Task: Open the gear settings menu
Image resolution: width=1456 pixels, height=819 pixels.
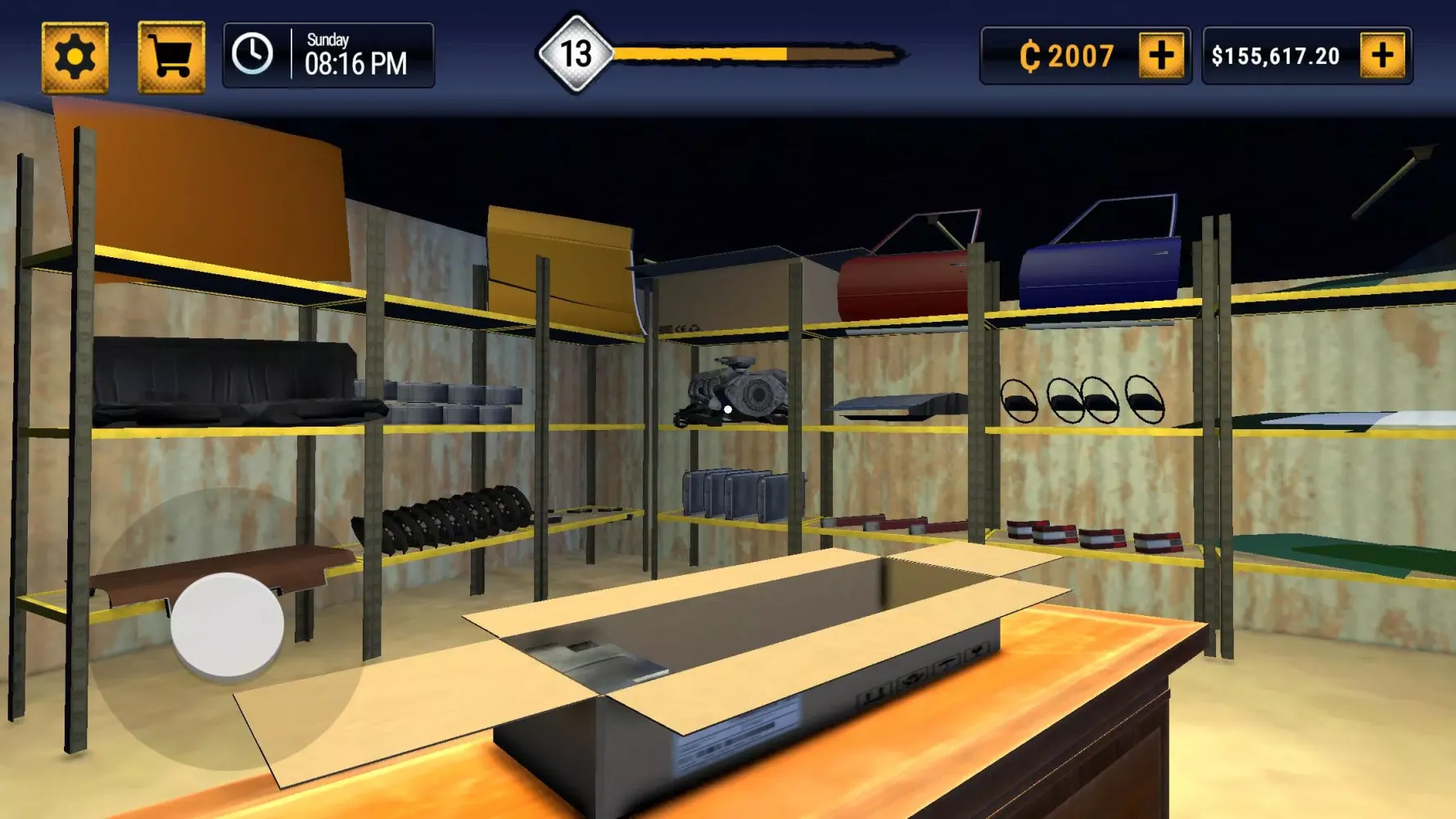Action: (x=75, y=57)
